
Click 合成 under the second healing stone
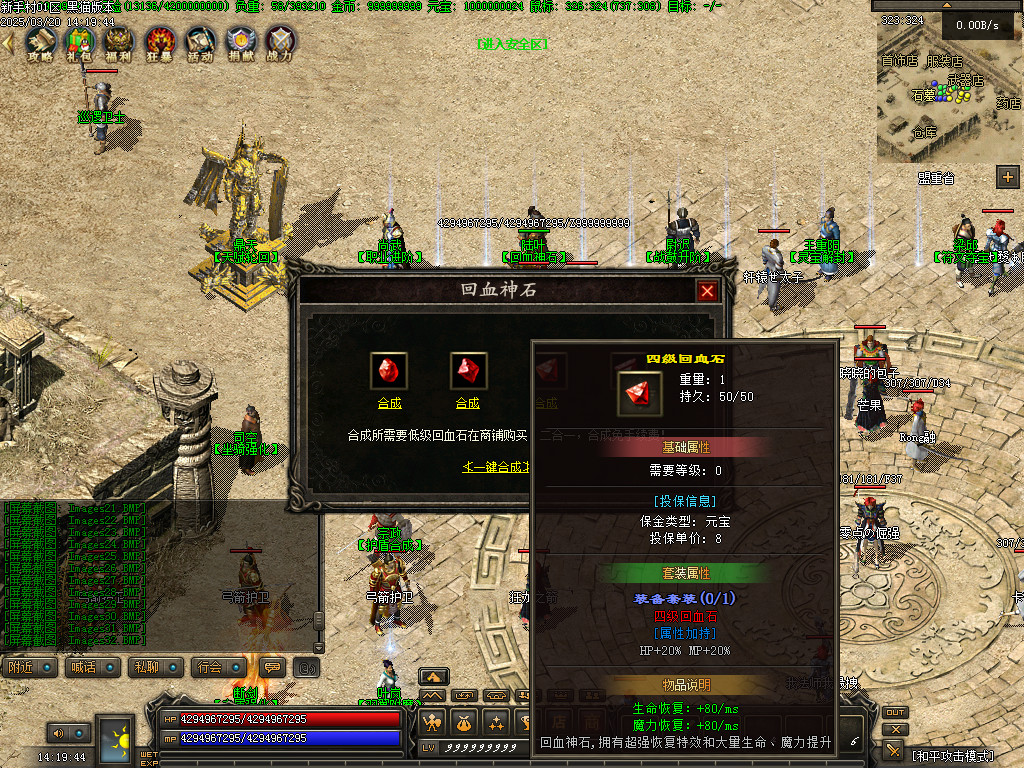[468, 403]
